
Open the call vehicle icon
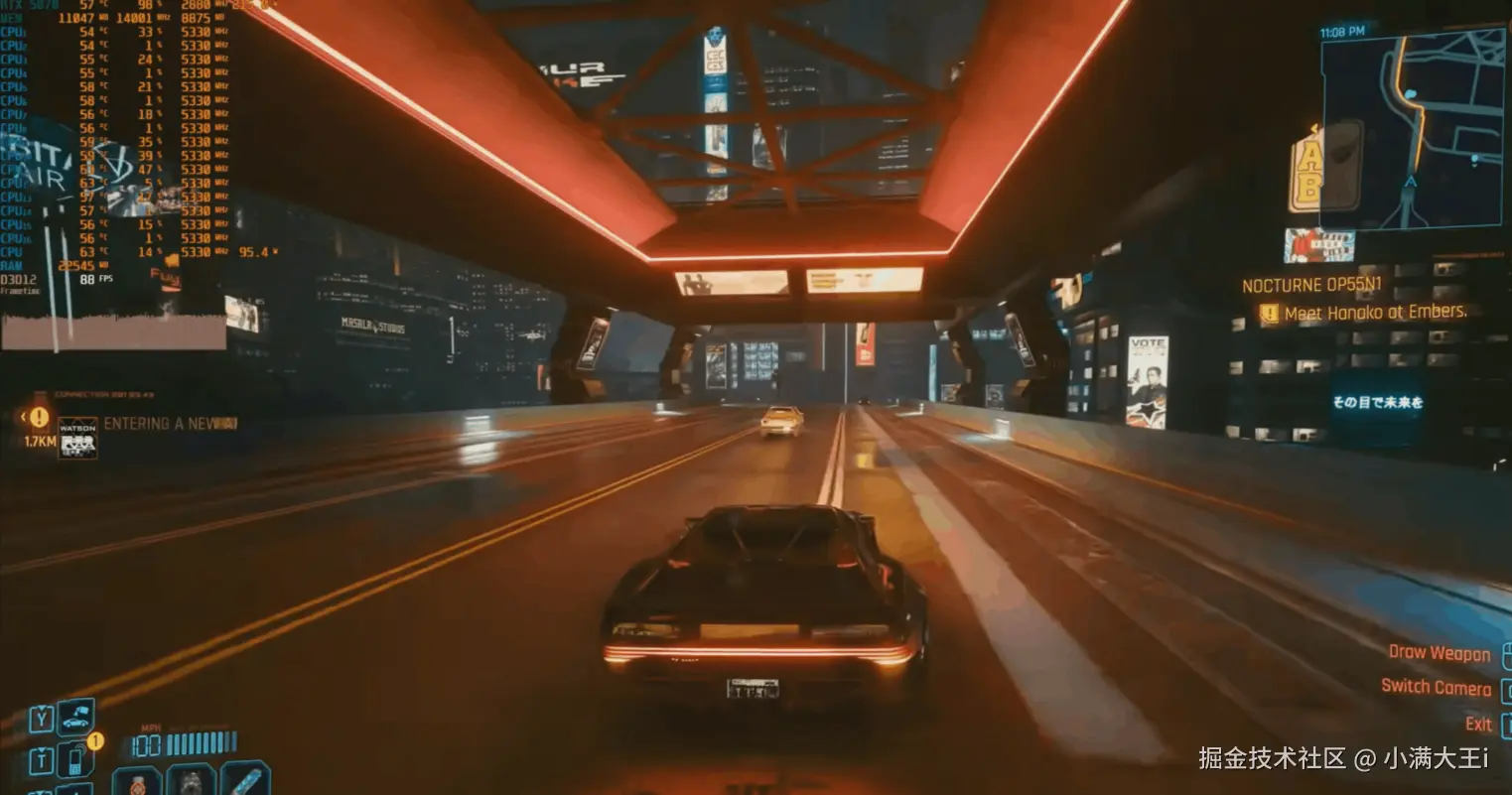coord(75,717)
